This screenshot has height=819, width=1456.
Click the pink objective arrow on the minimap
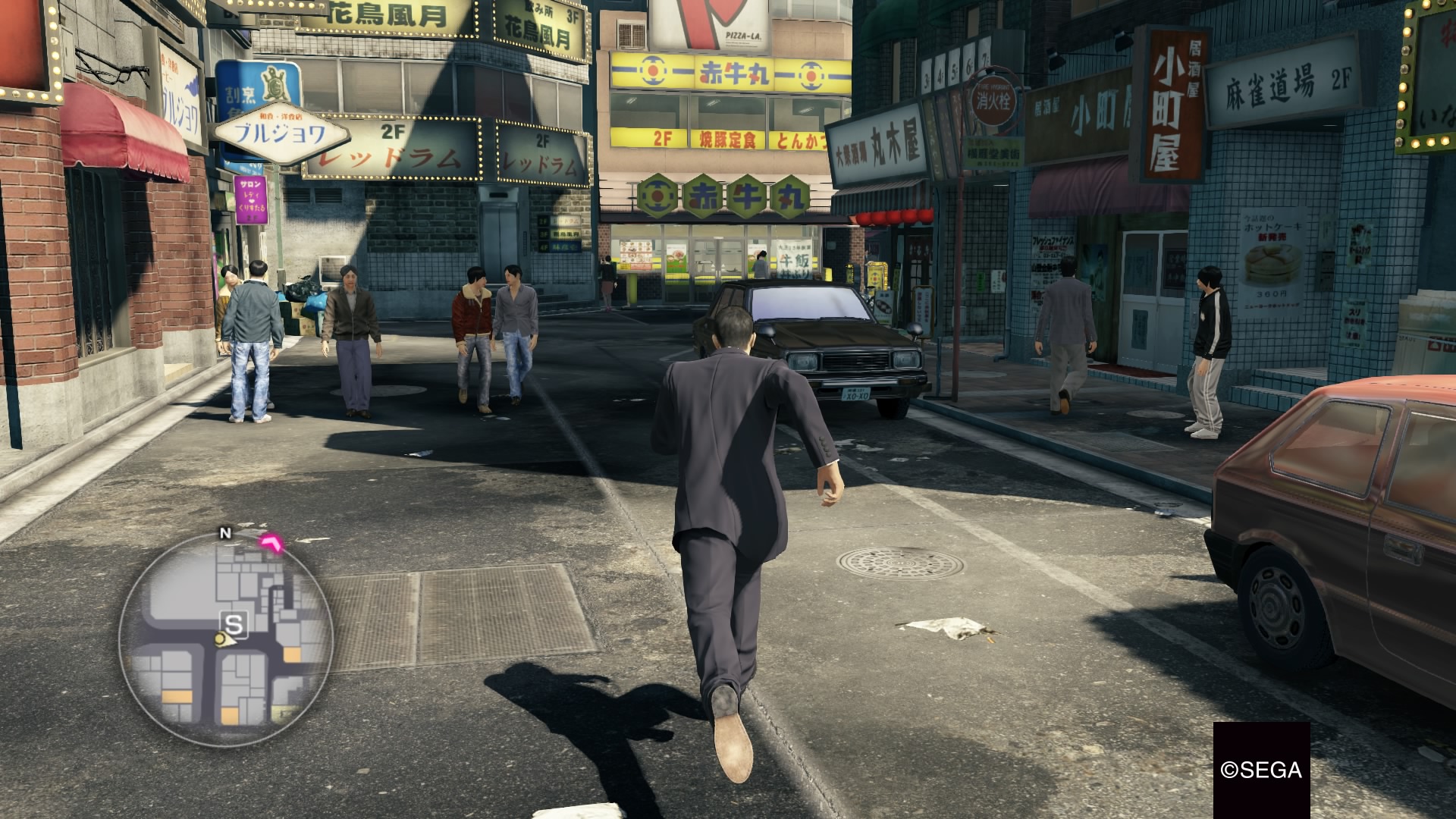point(271,542)
